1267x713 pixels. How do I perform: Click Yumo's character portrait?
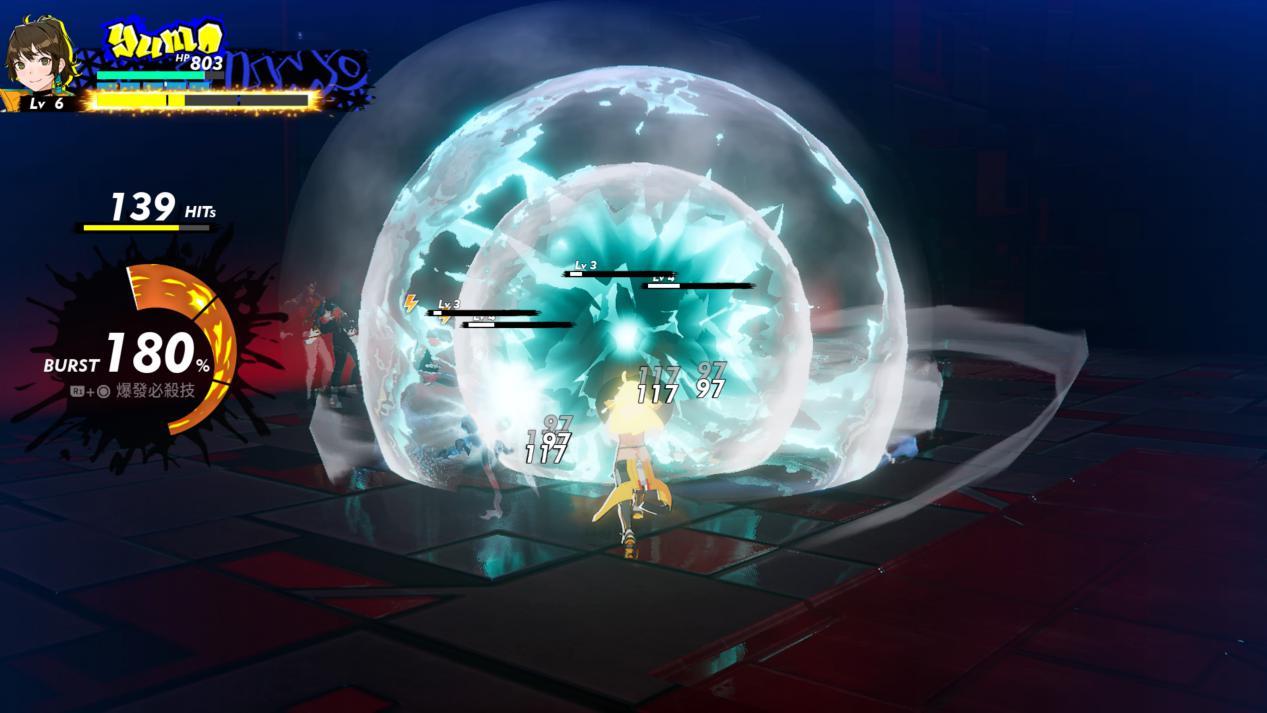(x=40, y=56)
